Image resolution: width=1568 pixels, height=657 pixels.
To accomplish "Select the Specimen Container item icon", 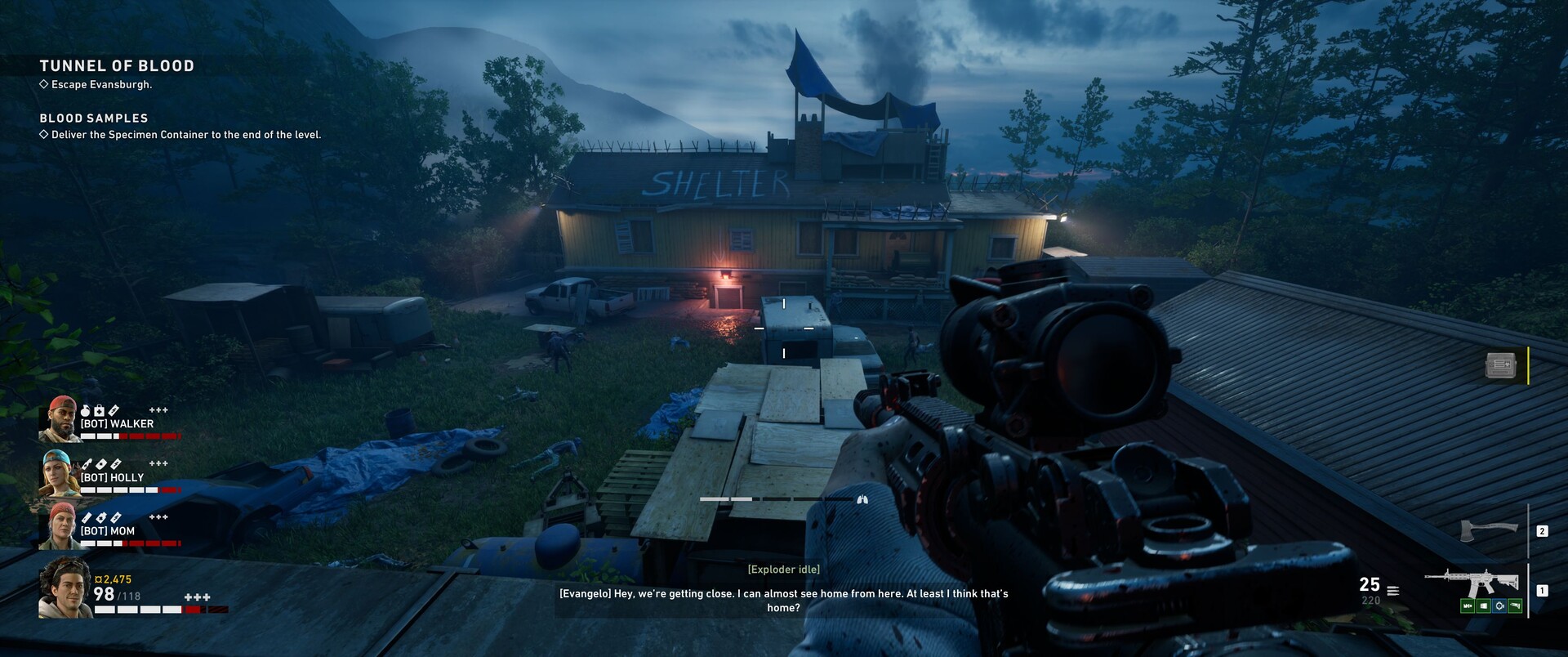I will (1500, 365).
